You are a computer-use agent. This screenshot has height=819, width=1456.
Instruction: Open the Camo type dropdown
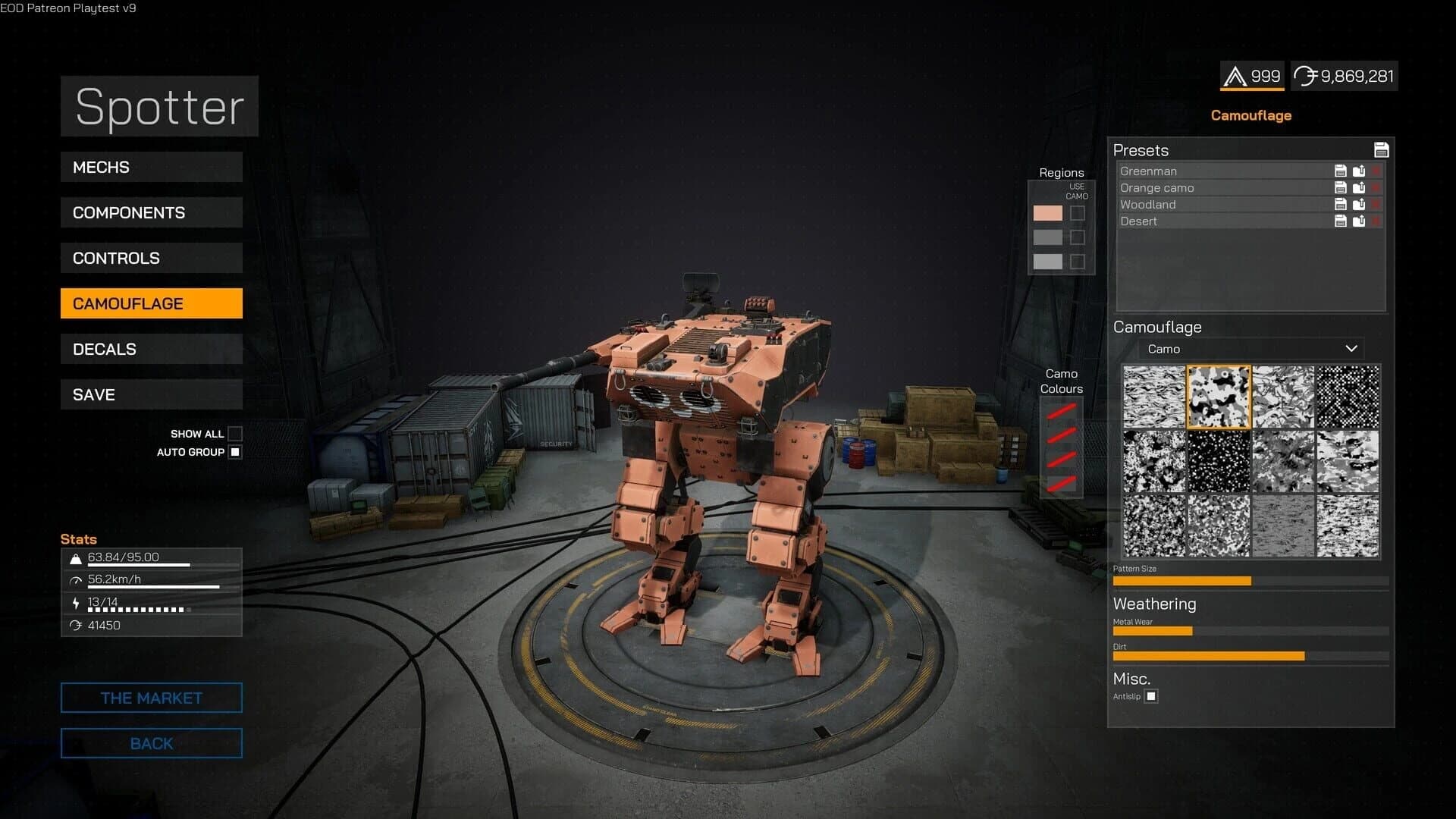tap(1250, 349)
